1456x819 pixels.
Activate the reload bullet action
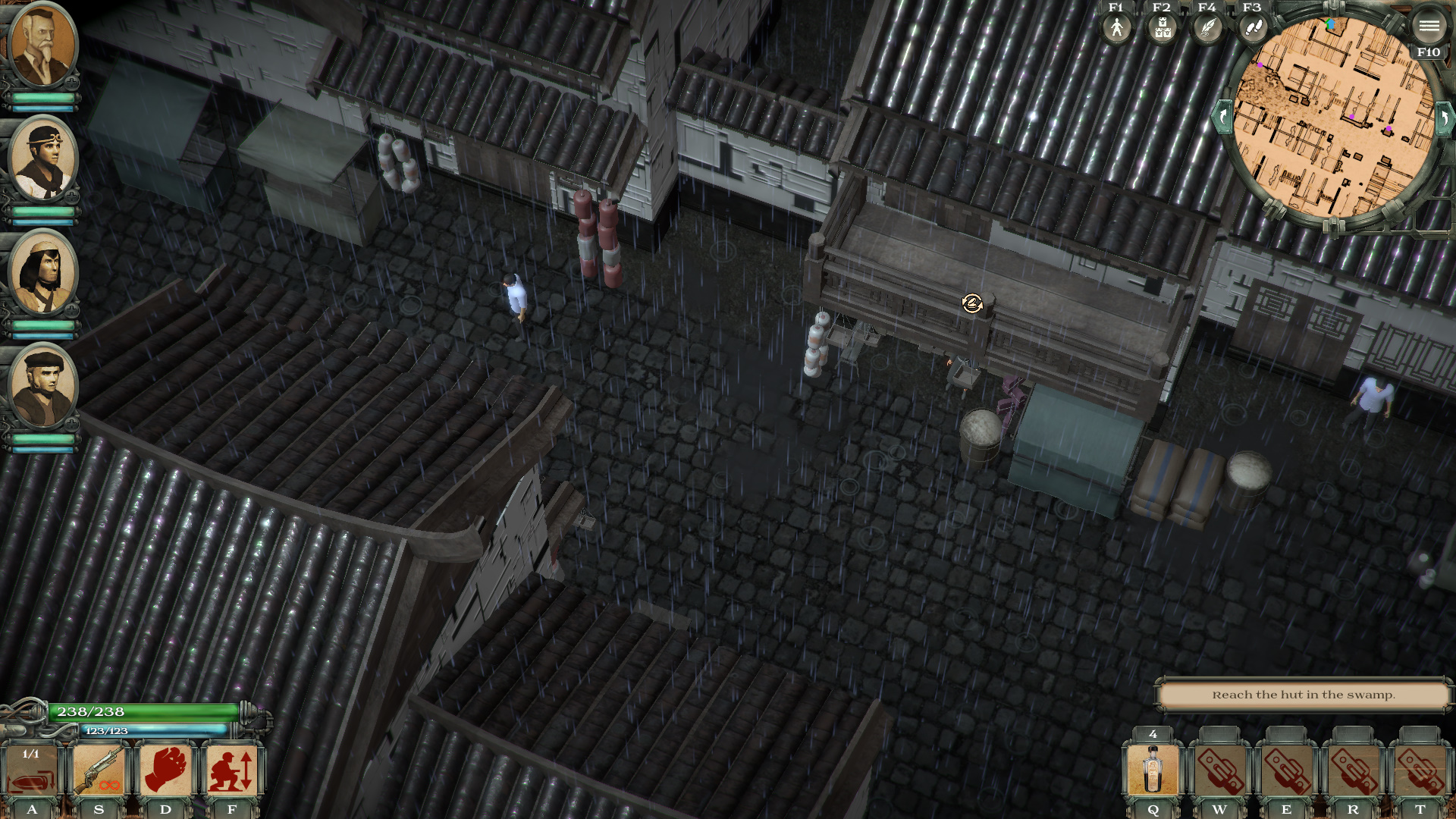(x=32, y=771)
